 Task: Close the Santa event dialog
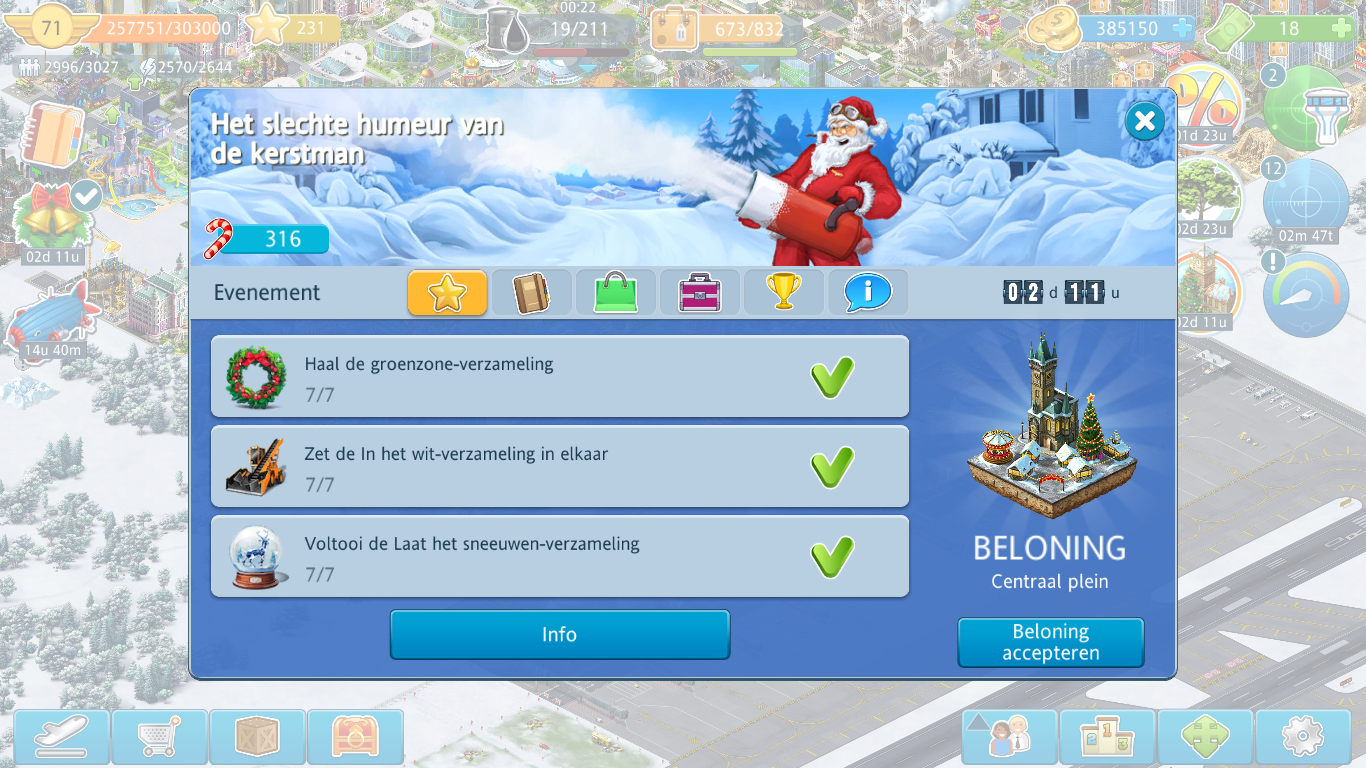pos(1144,122)
